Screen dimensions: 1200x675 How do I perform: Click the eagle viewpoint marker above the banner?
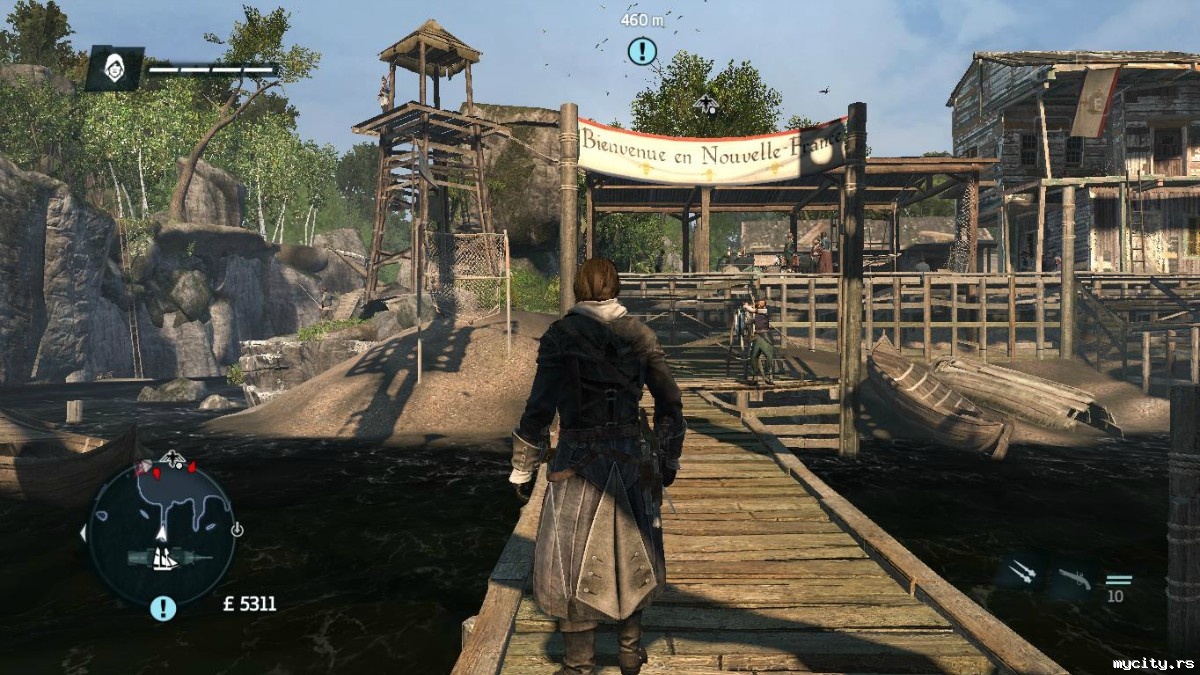tap(706, 103)
